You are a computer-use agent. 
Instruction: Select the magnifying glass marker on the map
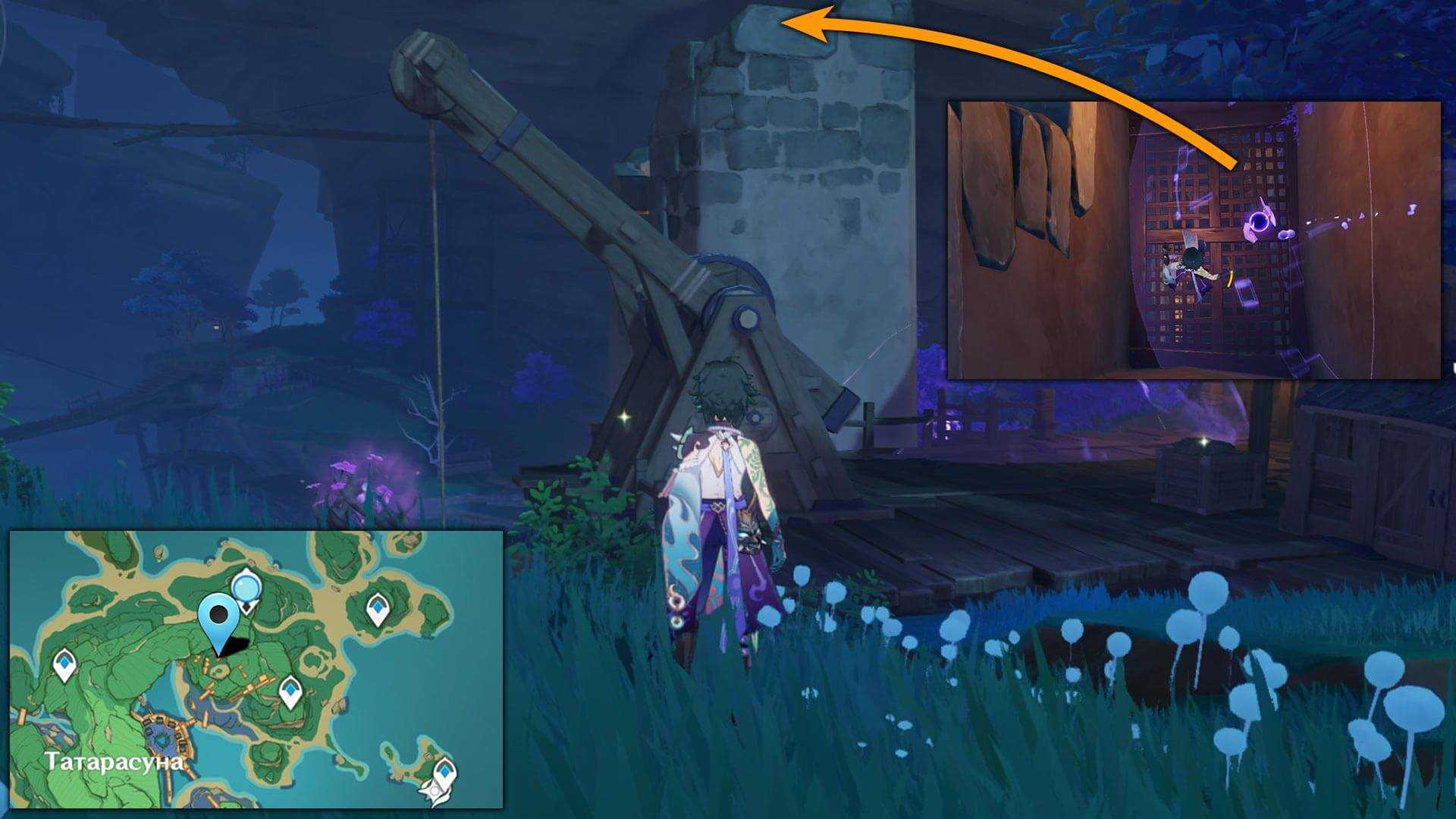[x=246, y=588]
